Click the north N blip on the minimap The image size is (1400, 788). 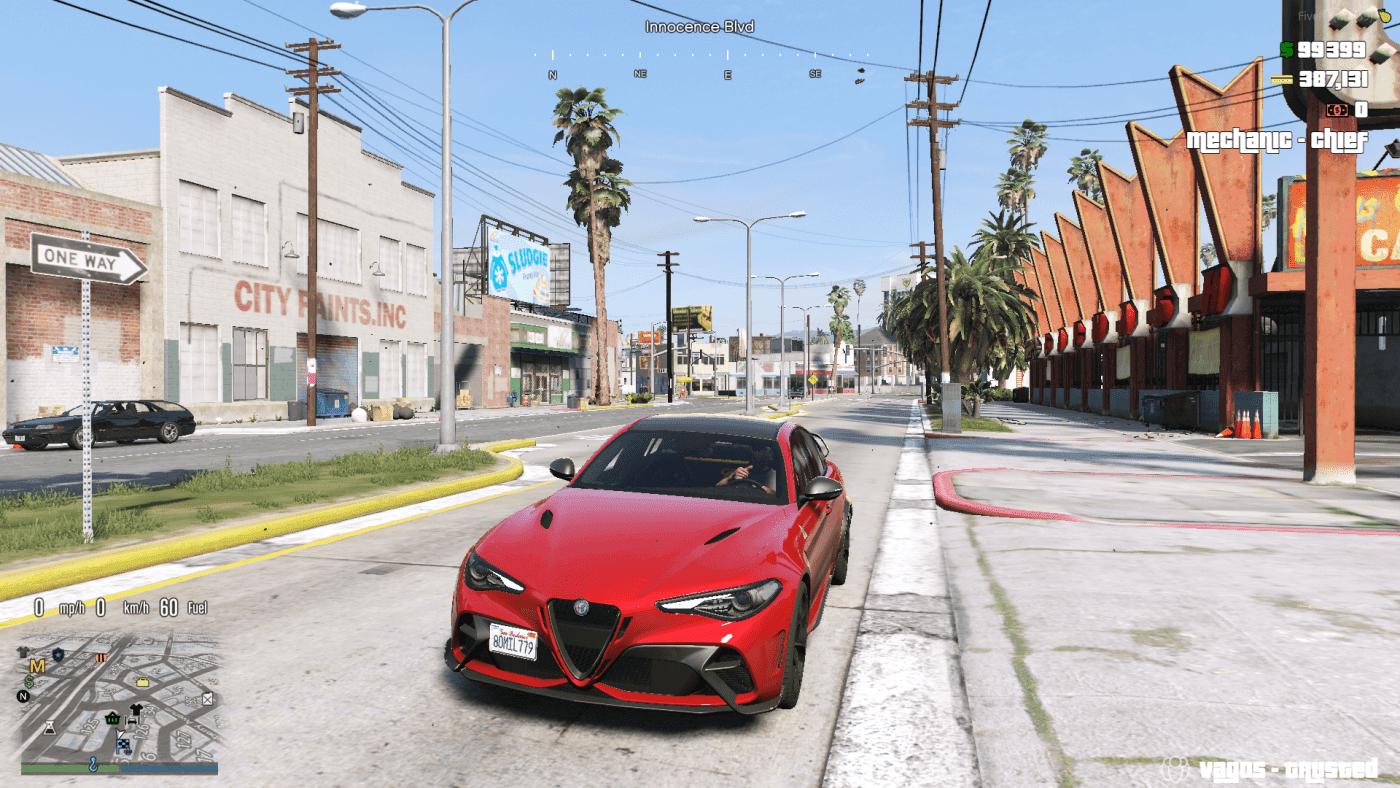(22, 696)
